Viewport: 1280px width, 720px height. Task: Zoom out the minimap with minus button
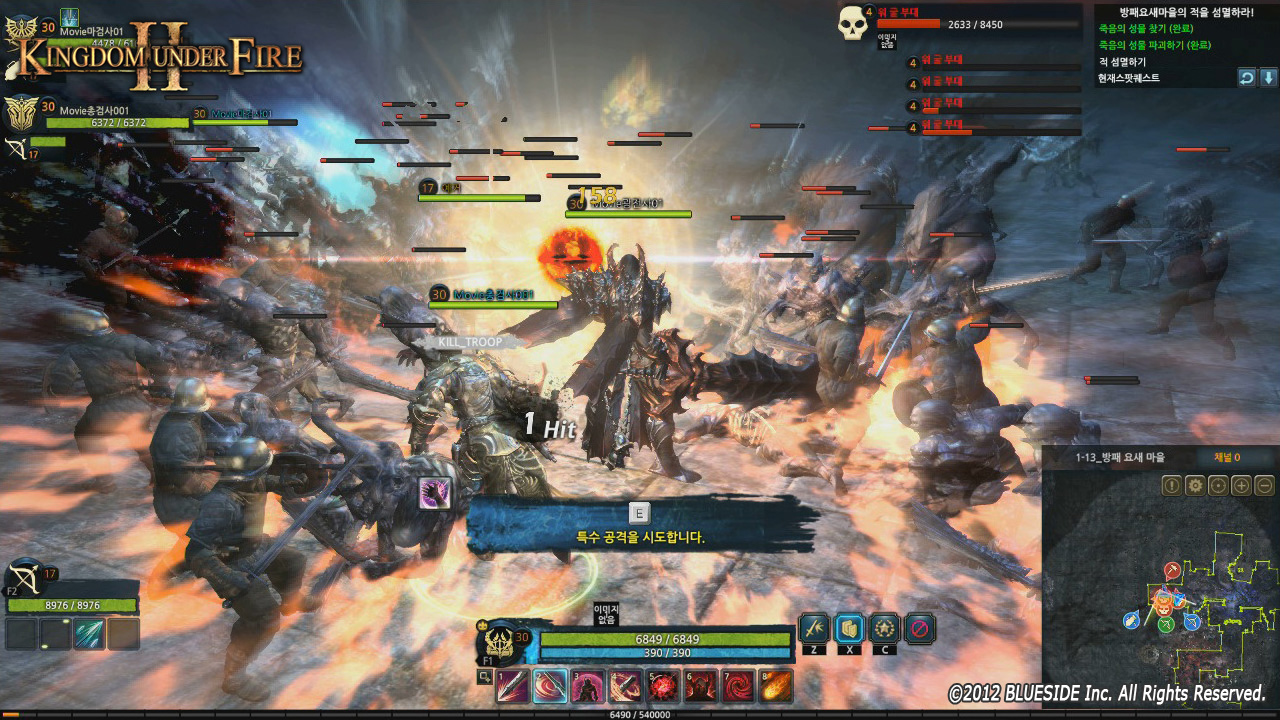pyautogui.click(x=1262, y=486)
